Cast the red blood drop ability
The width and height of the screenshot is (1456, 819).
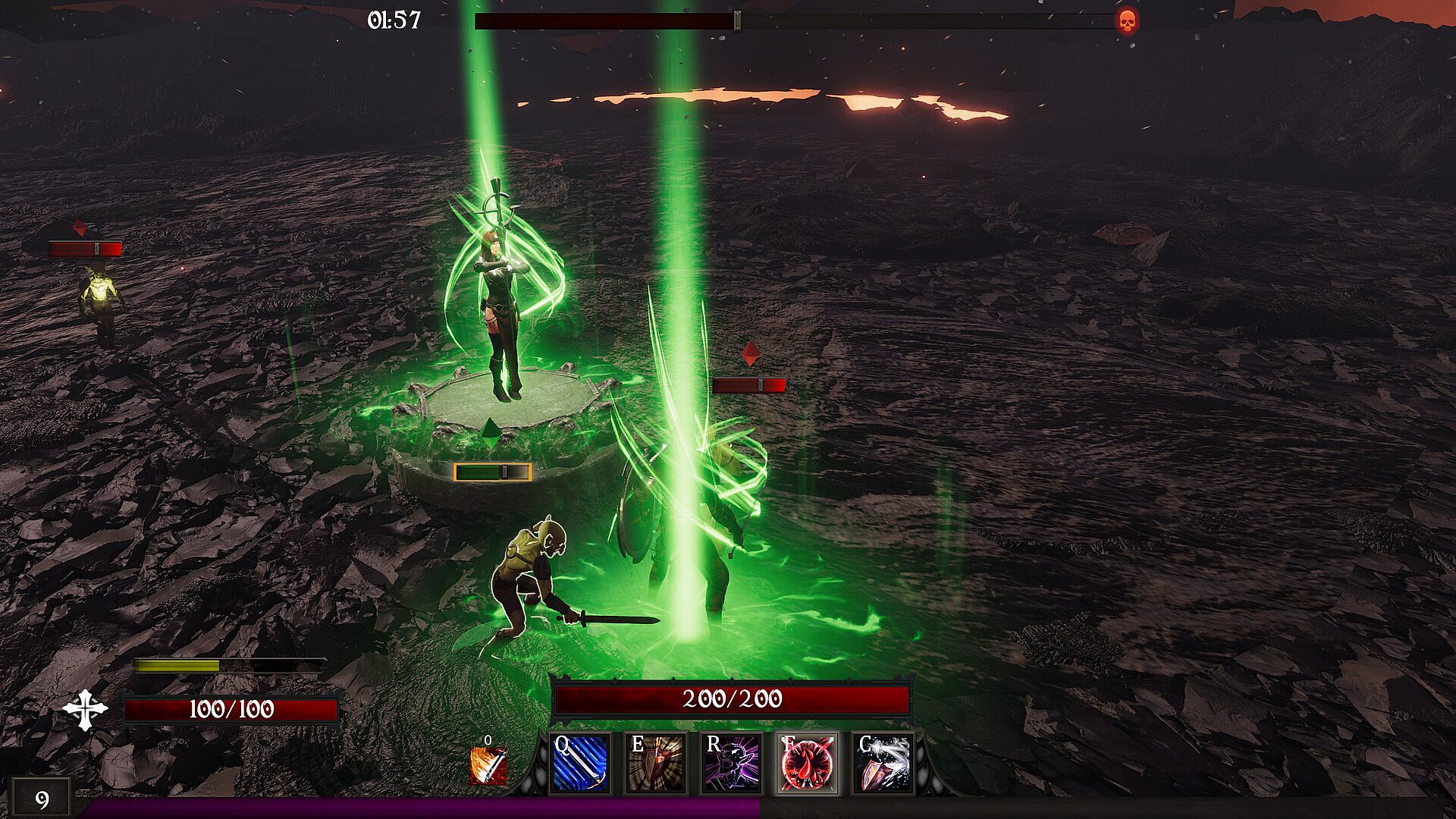tap(808, 764)
